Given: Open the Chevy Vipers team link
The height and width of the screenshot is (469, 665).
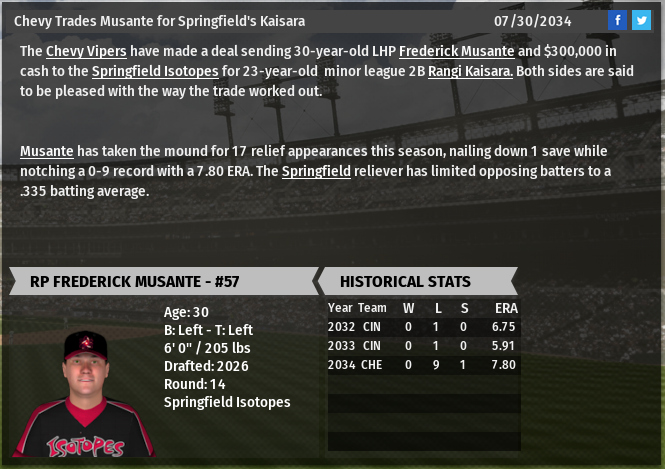Looking at the screenshot, I should [x=86, y=51].
